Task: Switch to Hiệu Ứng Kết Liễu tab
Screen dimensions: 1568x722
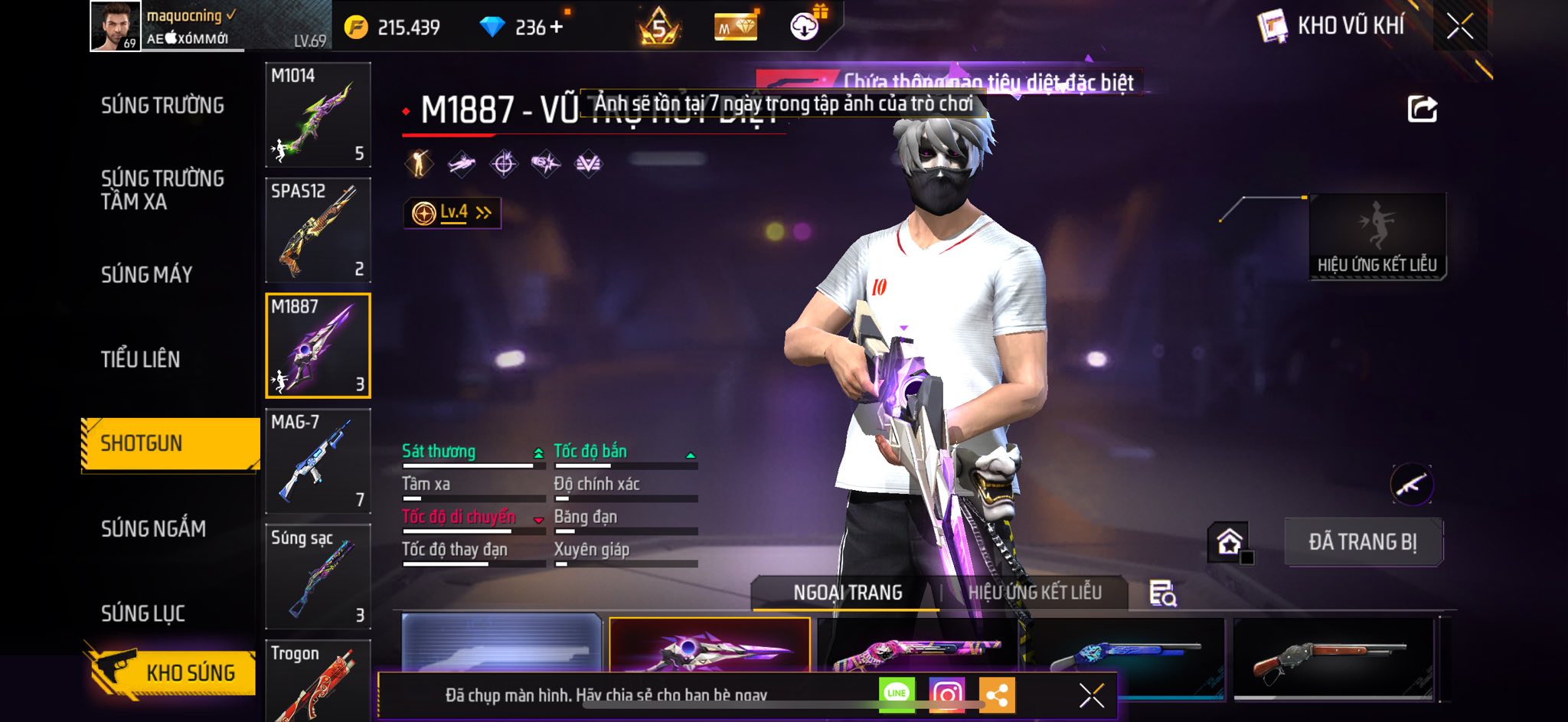Action: (x=1034, y=593)
